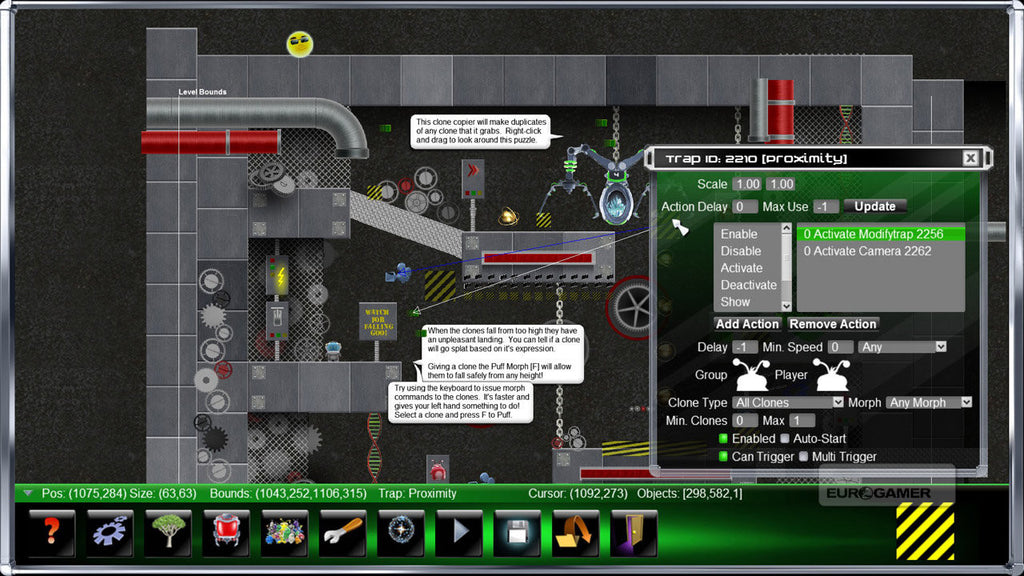The height and width of the screenshot is (576, 1024).
Task: Open the Any Morph dropdown
Action: click(929, 402)
